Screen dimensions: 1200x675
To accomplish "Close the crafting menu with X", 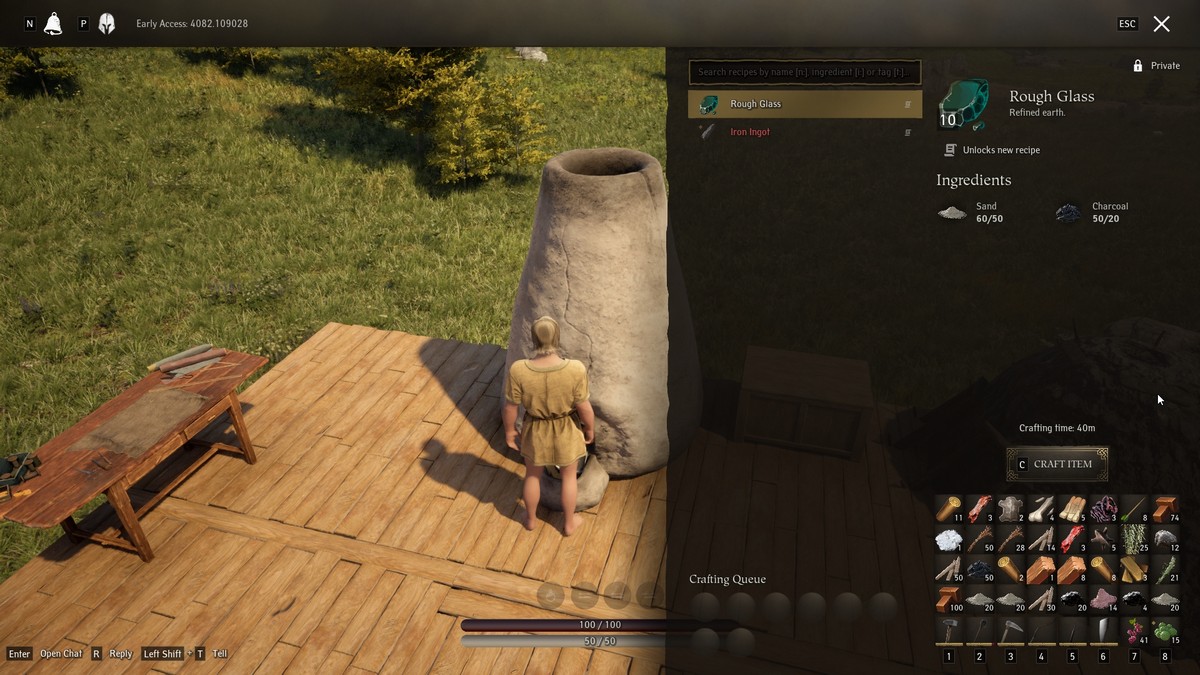I will [x=1161, y=24].
